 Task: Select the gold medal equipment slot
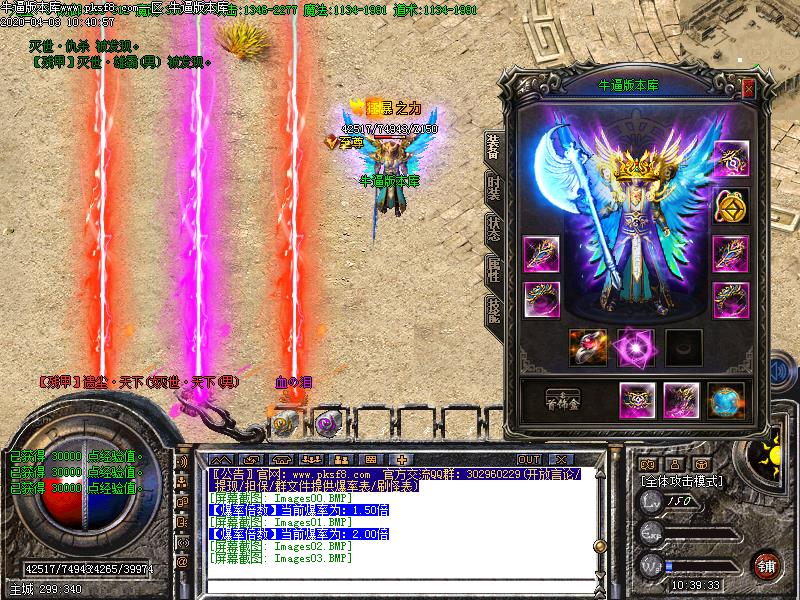pyautogui.click(x=730, y=207)
